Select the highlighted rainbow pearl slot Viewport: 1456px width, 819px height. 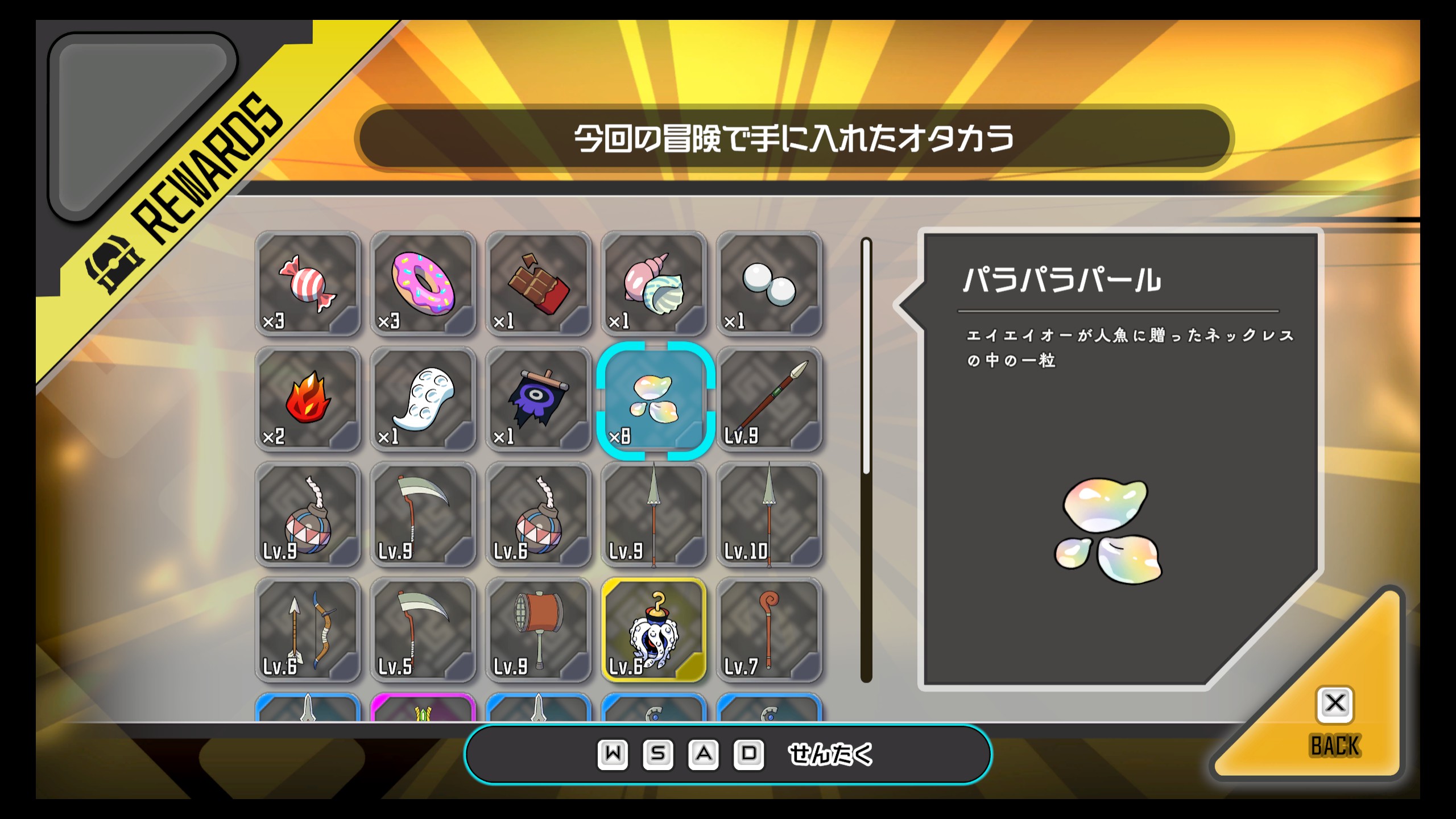655,400
